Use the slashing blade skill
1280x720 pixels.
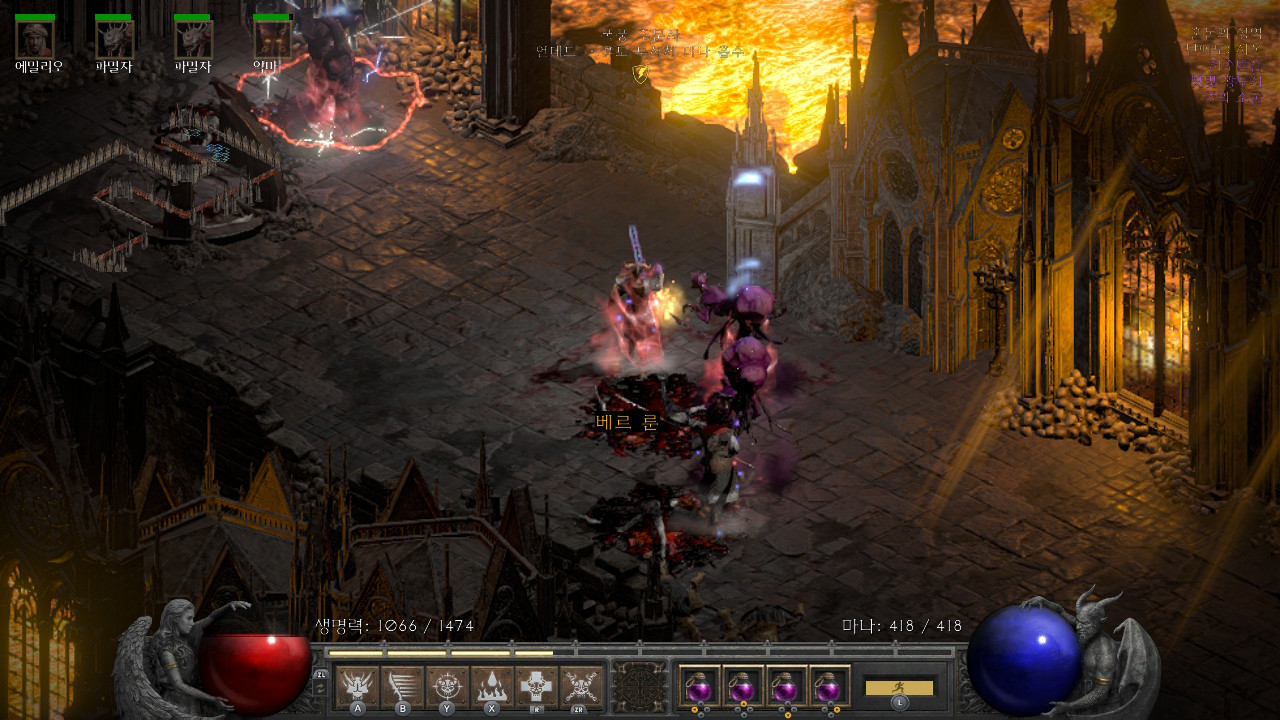click(402, 686)
